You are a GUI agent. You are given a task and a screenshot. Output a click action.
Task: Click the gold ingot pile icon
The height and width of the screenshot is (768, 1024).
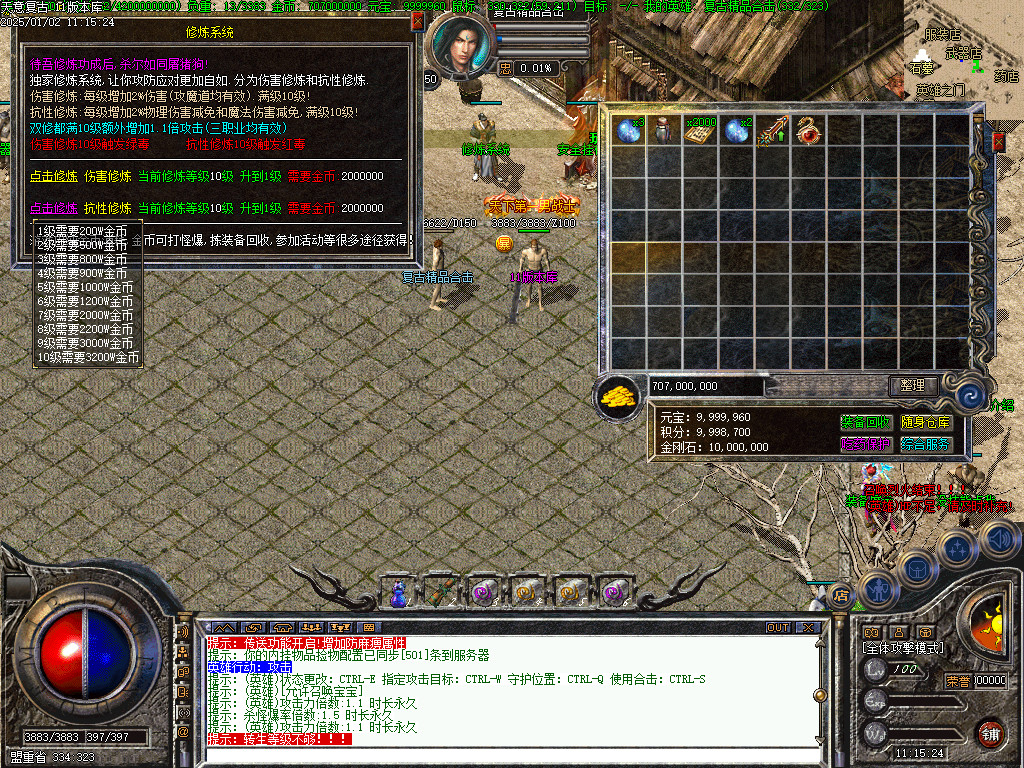point(619,395)
